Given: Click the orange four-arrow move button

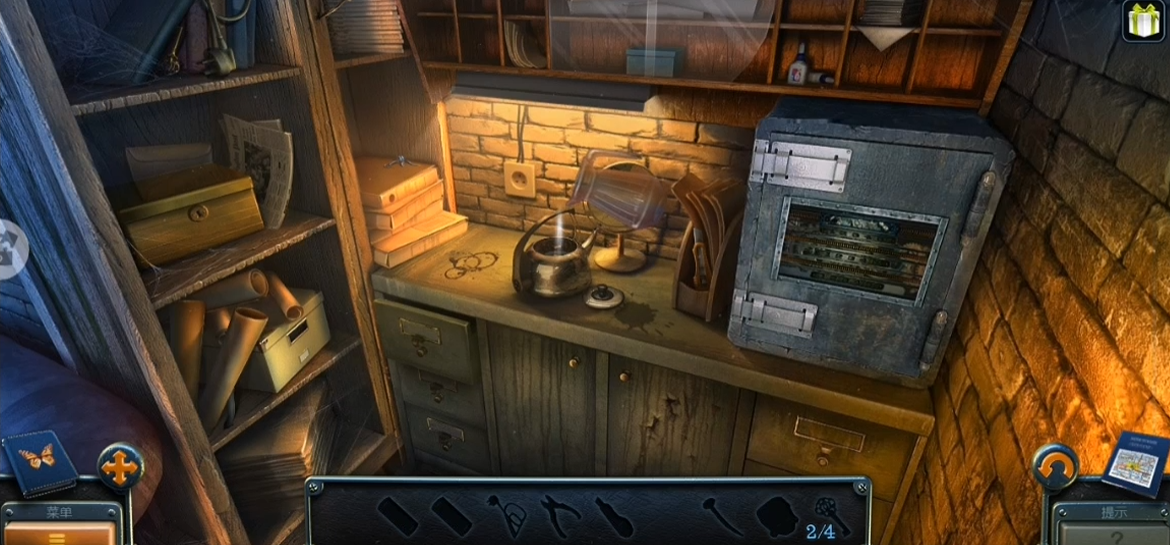Looking at the screenshot, I should 120,466.
